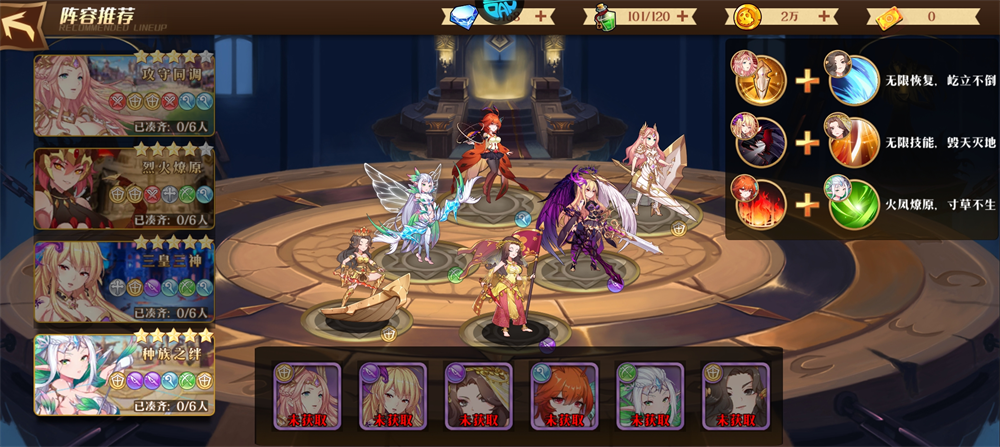Viewport: 1000px width, 447px height.
Task: Add more diamonds with the plus button
Action: 541,16
